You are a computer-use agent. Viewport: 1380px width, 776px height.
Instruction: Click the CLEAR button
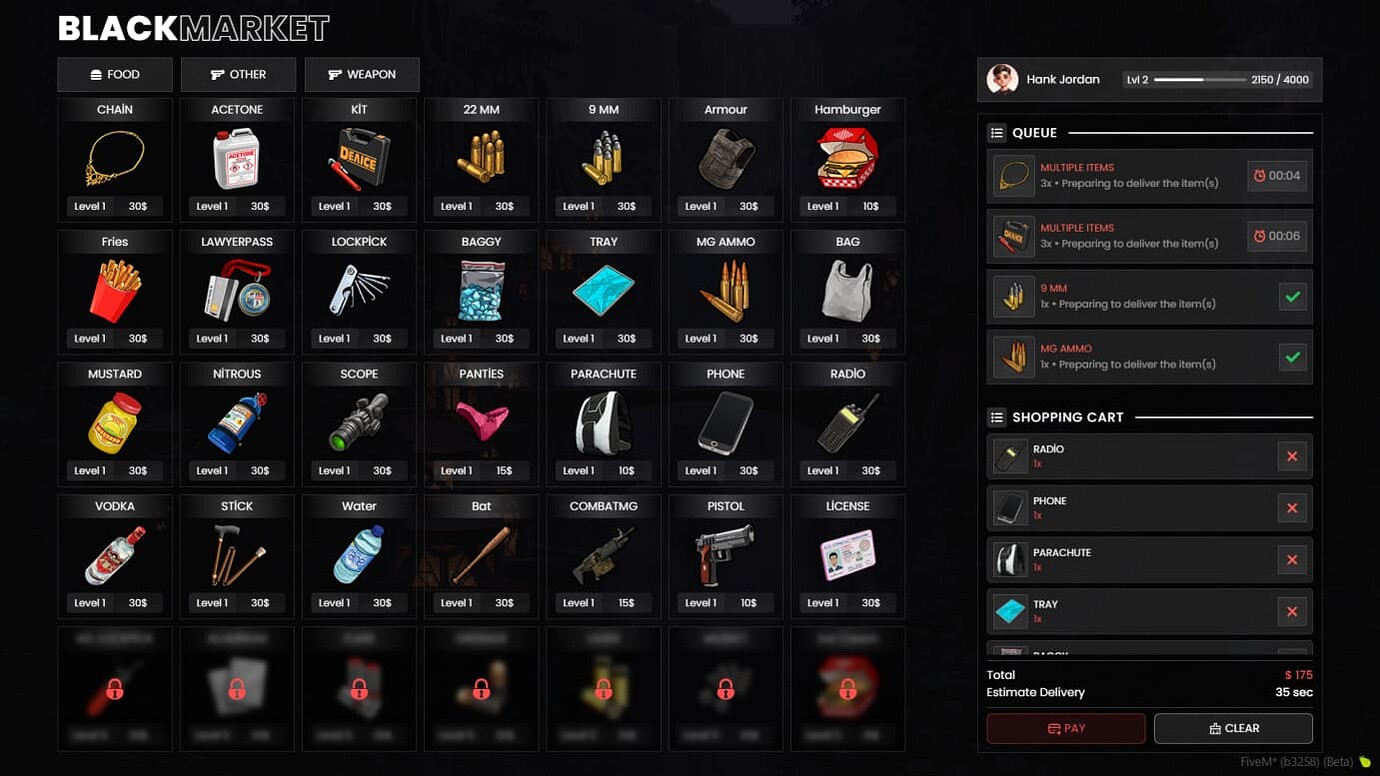1233,728
